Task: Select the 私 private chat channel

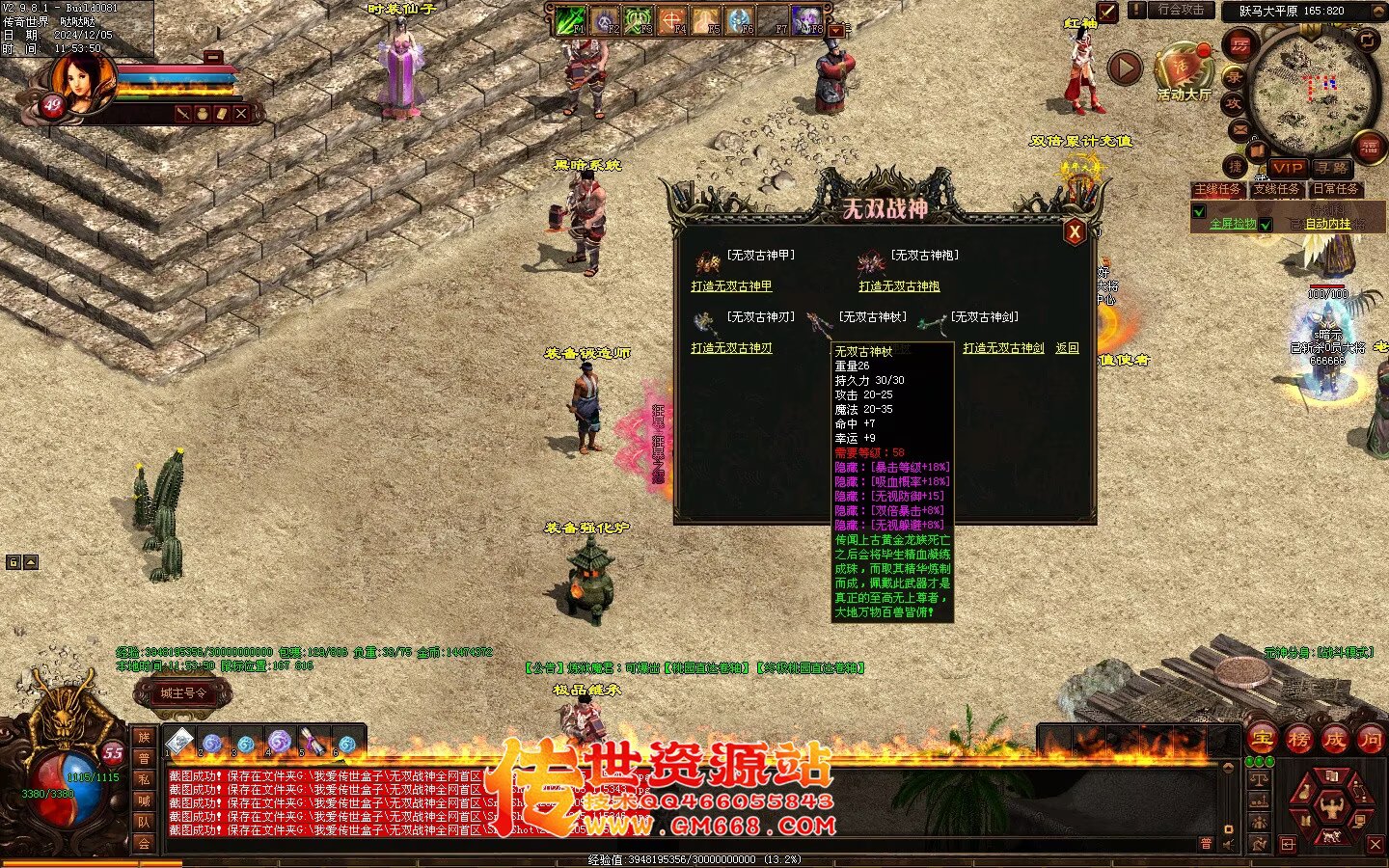Action: [x=144, y=779]
